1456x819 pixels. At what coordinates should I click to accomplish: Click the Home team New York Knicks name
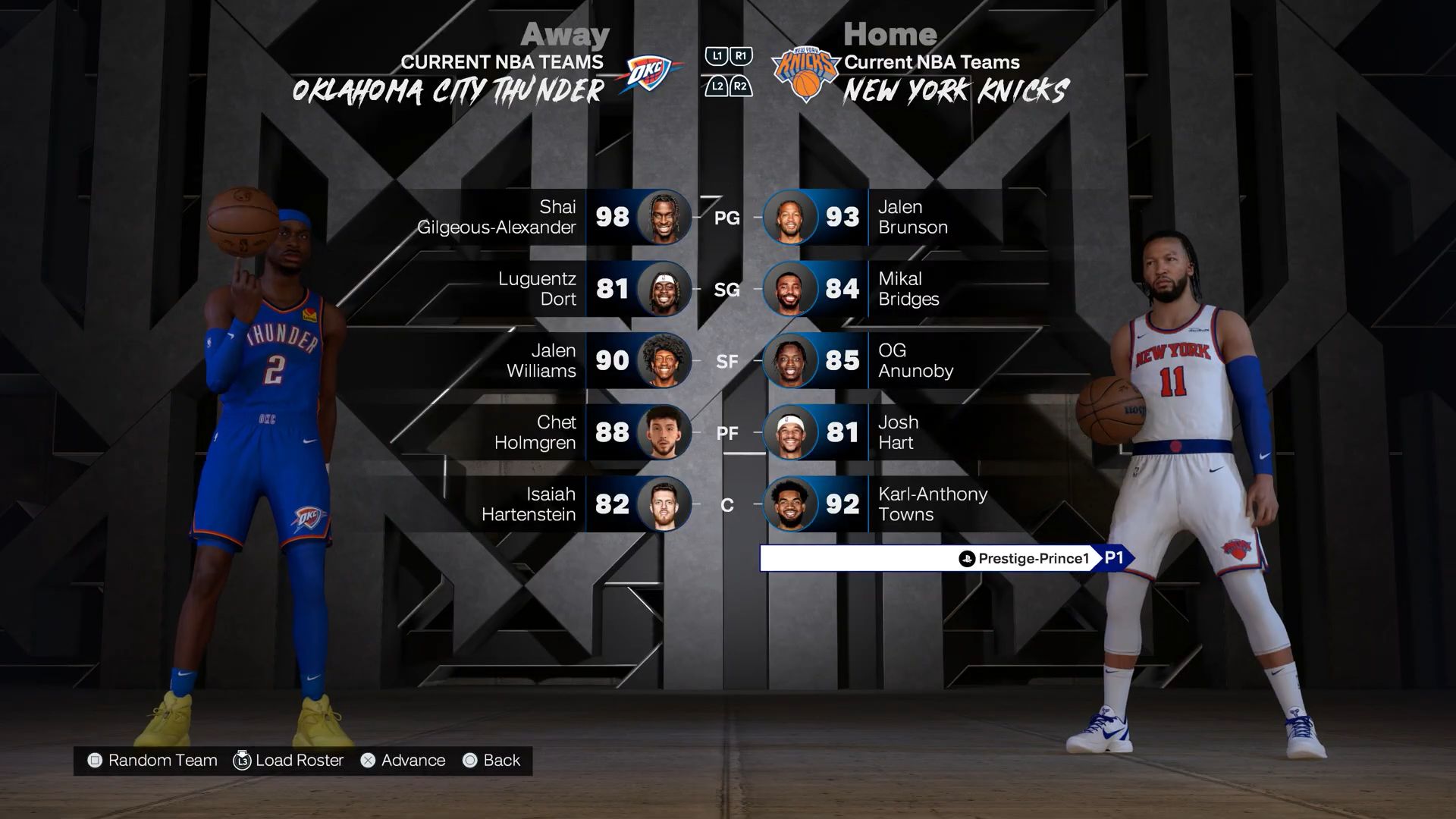click(955, 92)
